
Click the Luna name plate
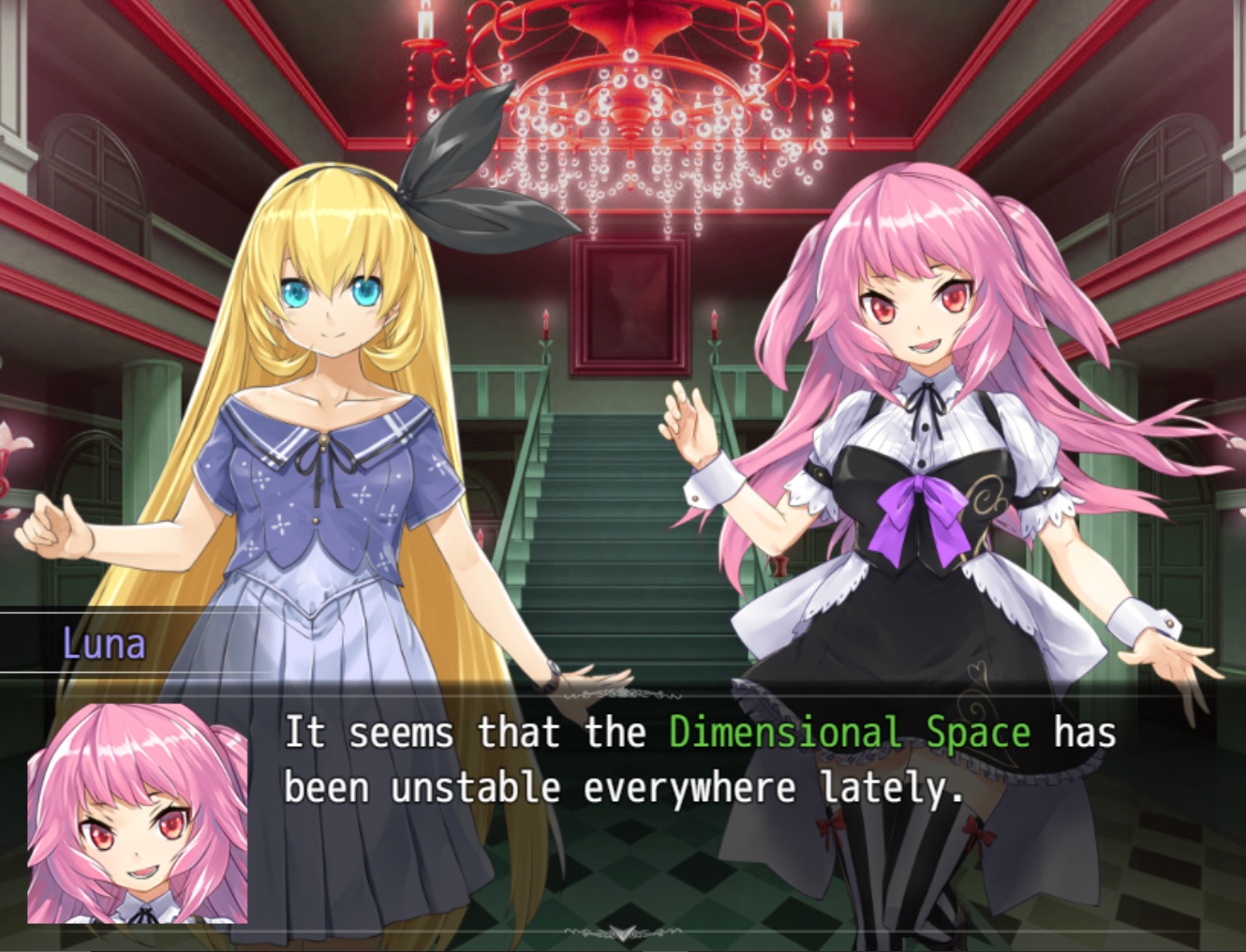(103, 643)
